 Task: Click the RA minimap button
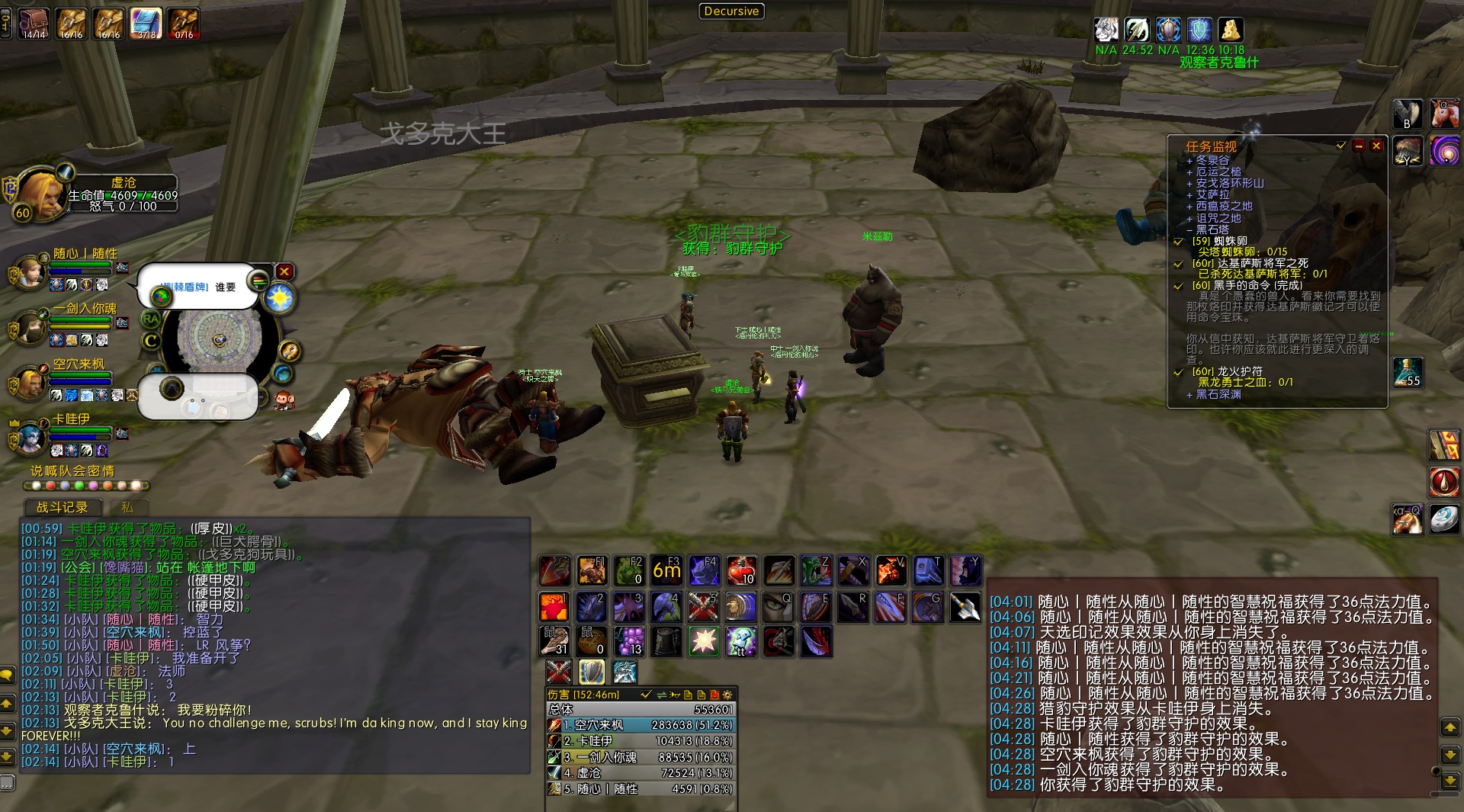[151, 319]
